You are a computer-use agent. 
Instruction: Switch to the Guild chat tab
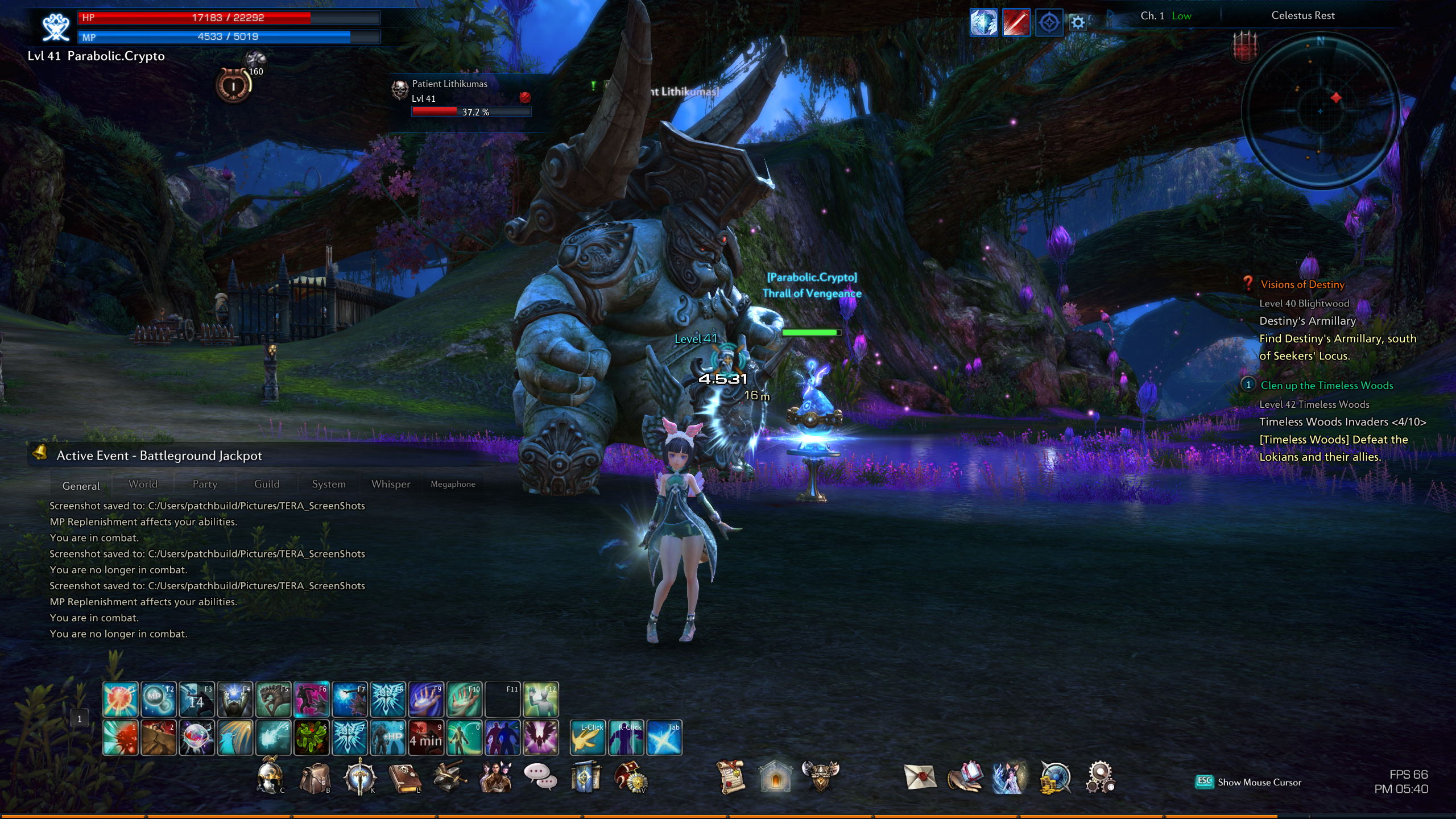[x=267, y=484]
